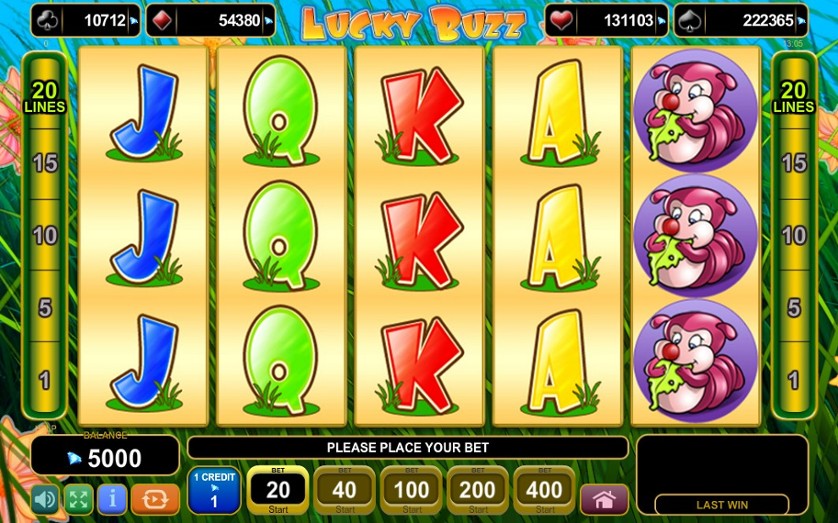Set 5 lines on the right bar
This screenshot has height=523, width=838.
(x=793, y=307)
